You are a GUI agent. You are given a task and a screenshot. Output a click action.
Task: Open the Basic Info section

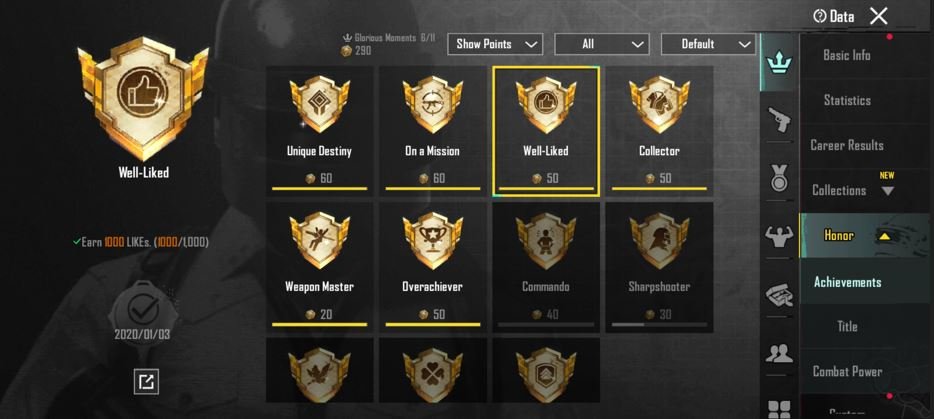pos(846,56)
